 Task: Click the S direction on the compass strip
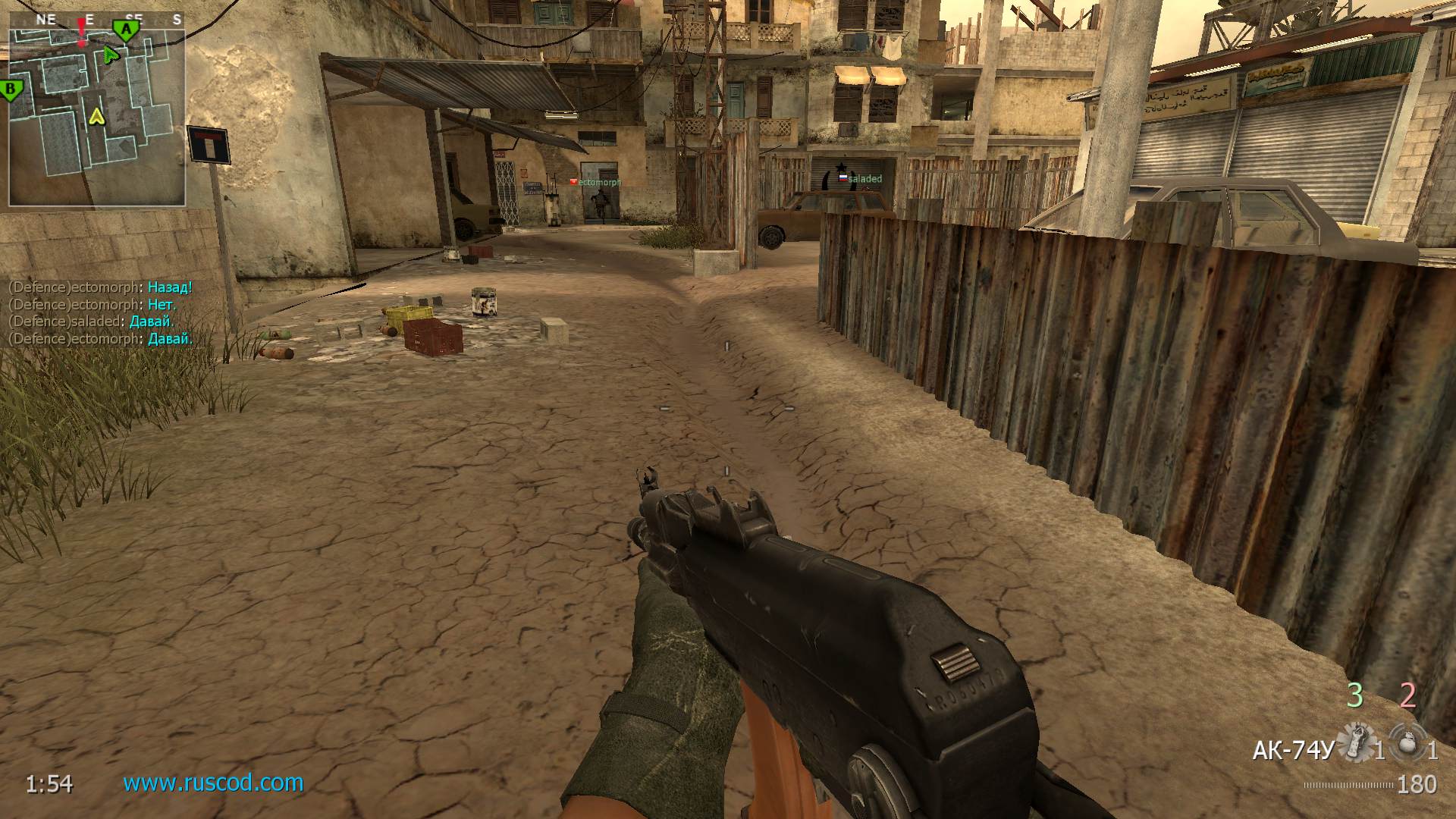(177, 19)
